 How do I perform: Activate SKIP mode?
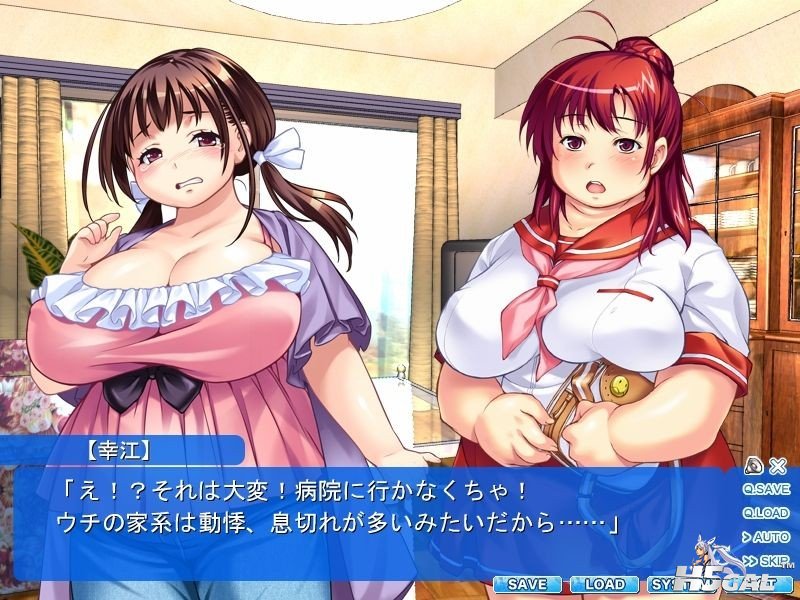(767, 560)
